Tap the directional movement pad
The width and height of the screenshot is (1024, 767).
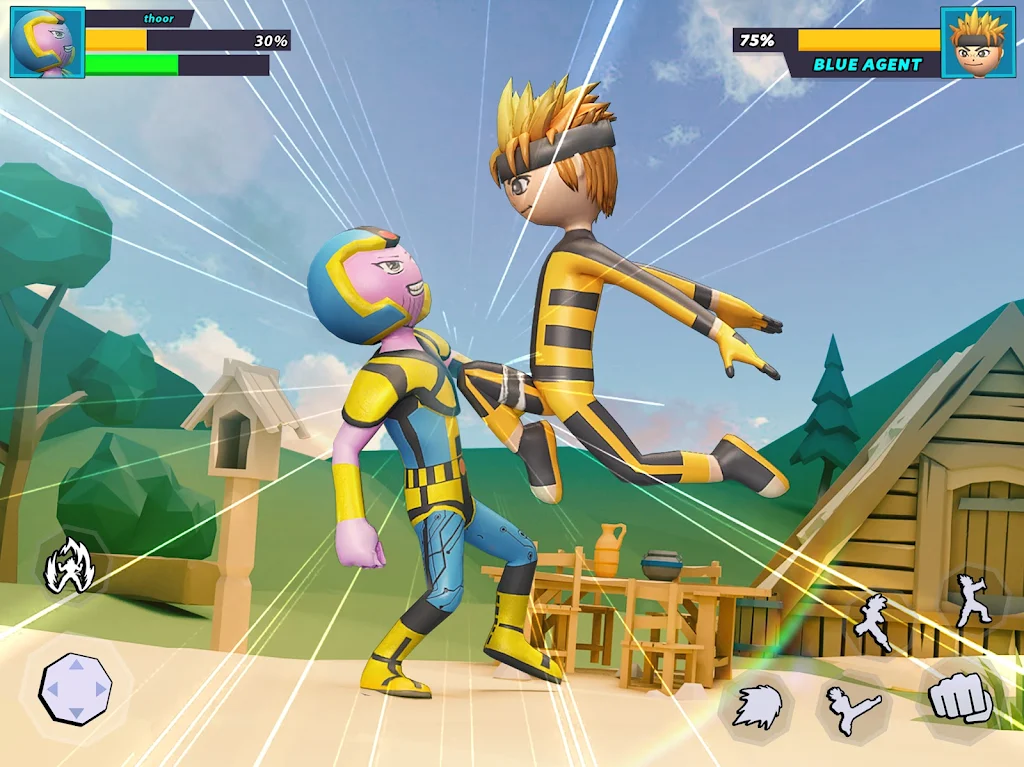pos(75,688)
